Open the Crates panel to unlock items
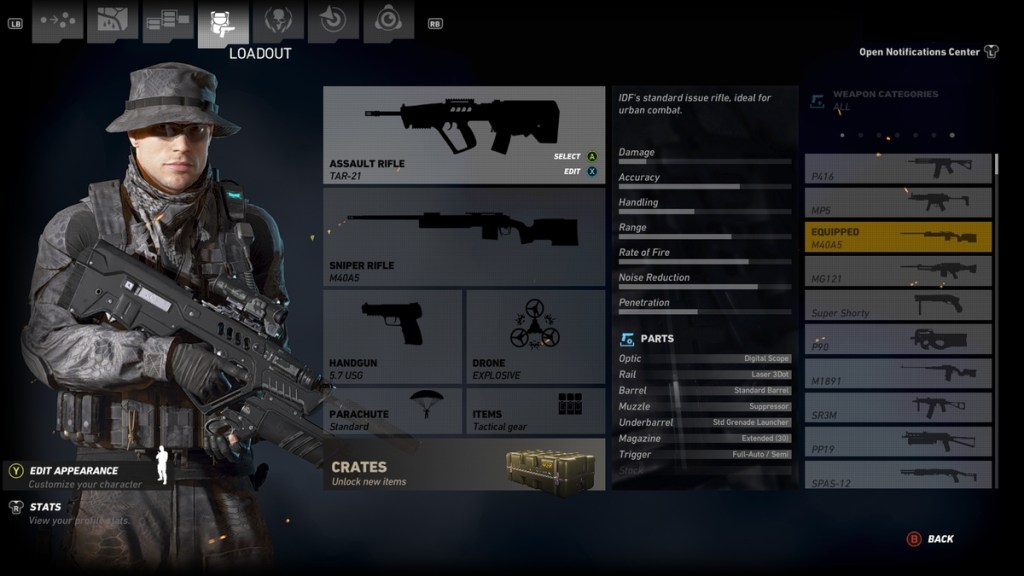 (x=464, y=465)
